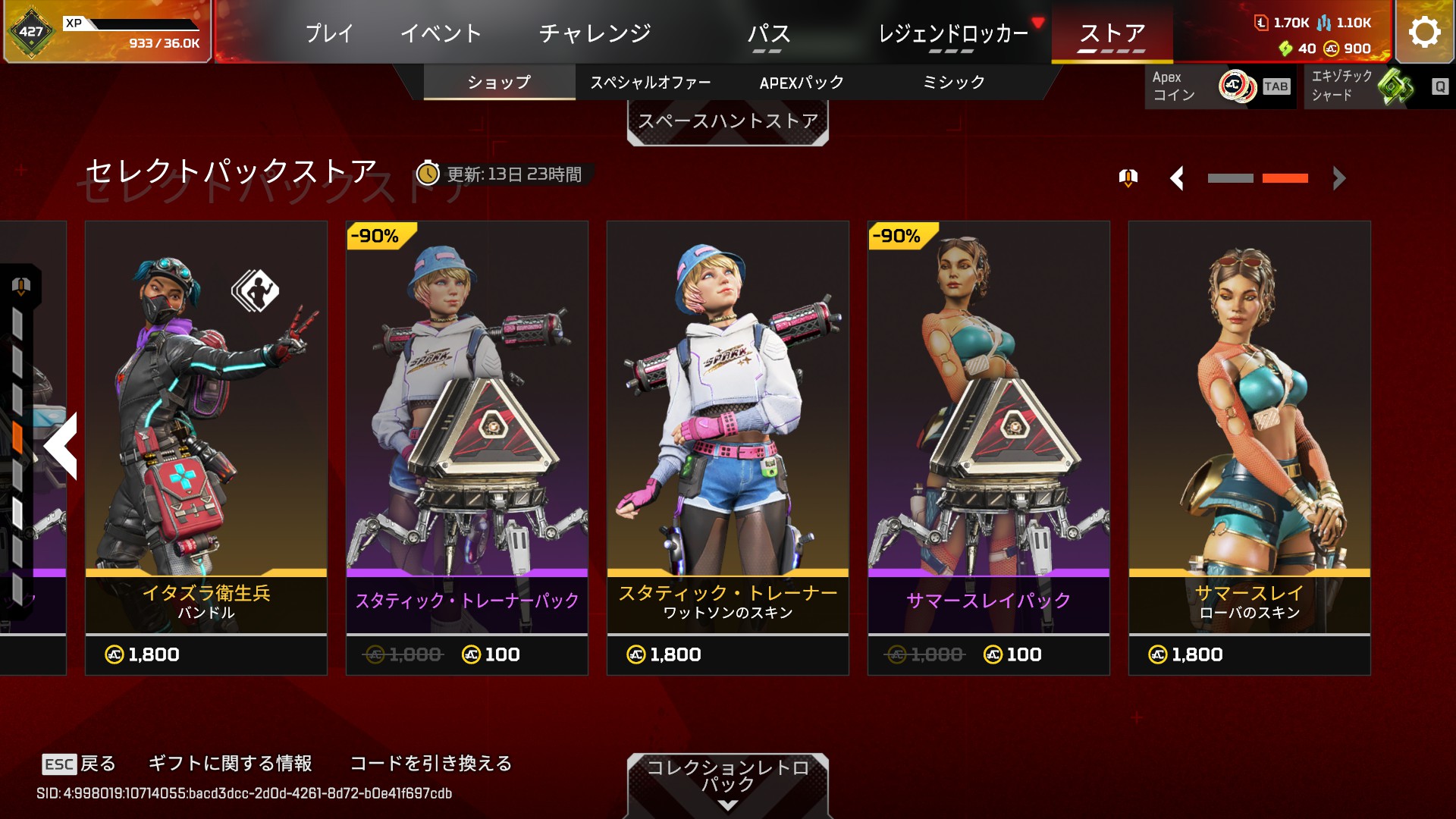
Task: Select the イタズラ衛生兵 バンドル offer
Action: point(206,447)
